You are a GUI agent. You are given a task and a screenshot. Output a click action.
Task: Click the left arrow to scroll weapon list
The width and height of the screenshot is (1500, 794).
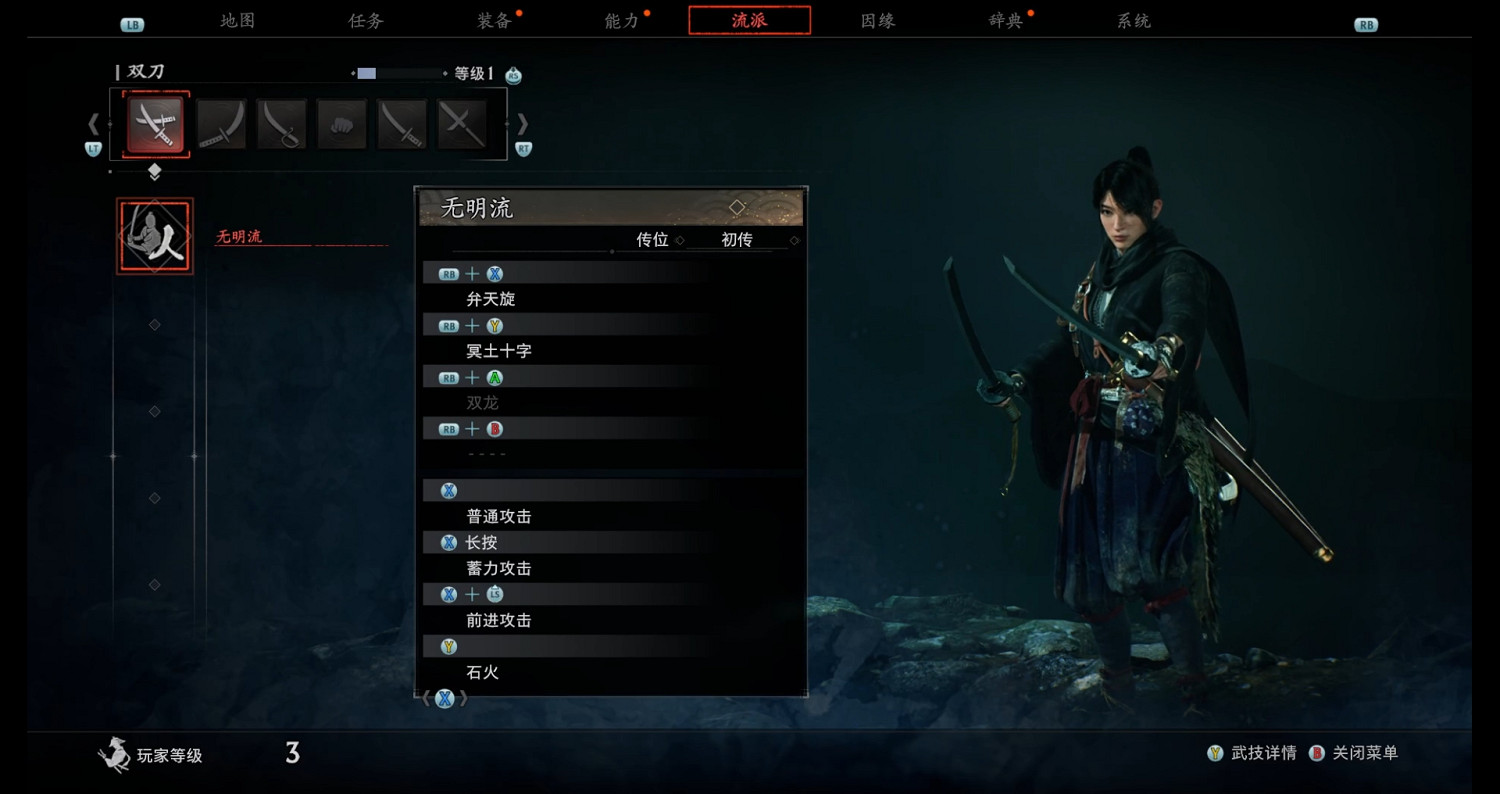coord(93,123)
